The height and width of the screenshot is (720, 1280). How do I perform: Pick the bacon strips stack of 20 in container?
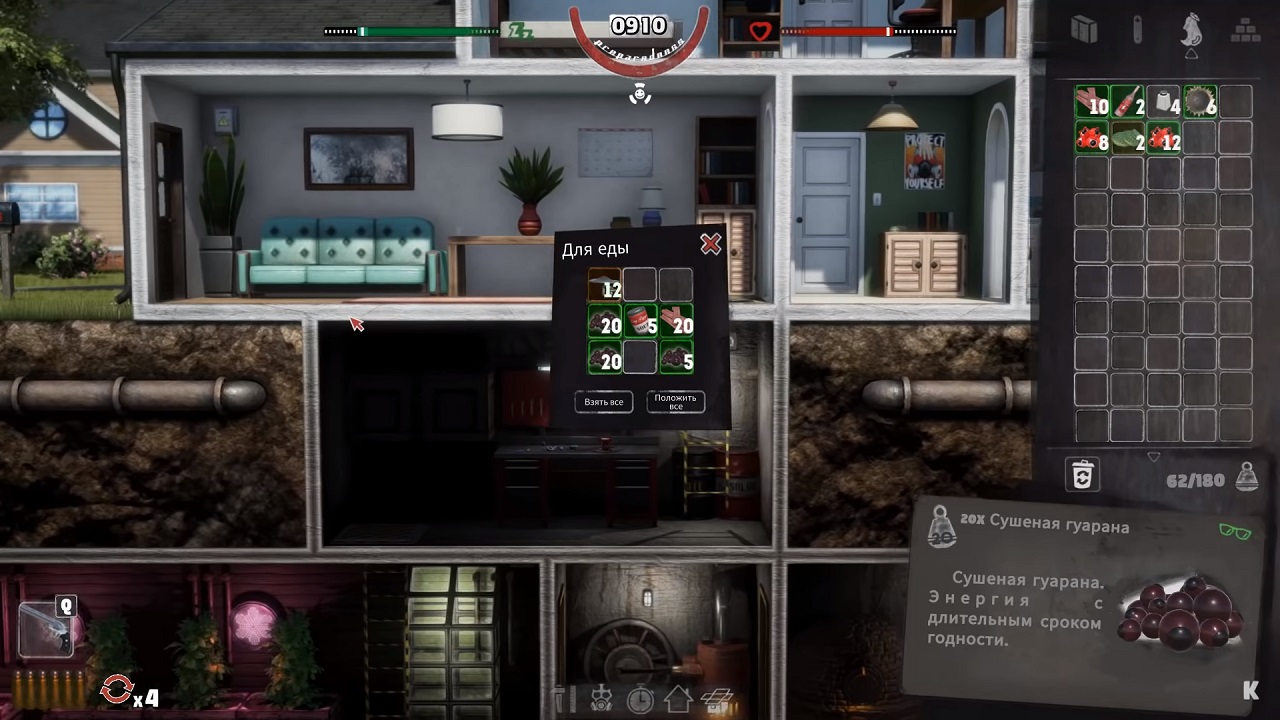(x=676, y=321)
